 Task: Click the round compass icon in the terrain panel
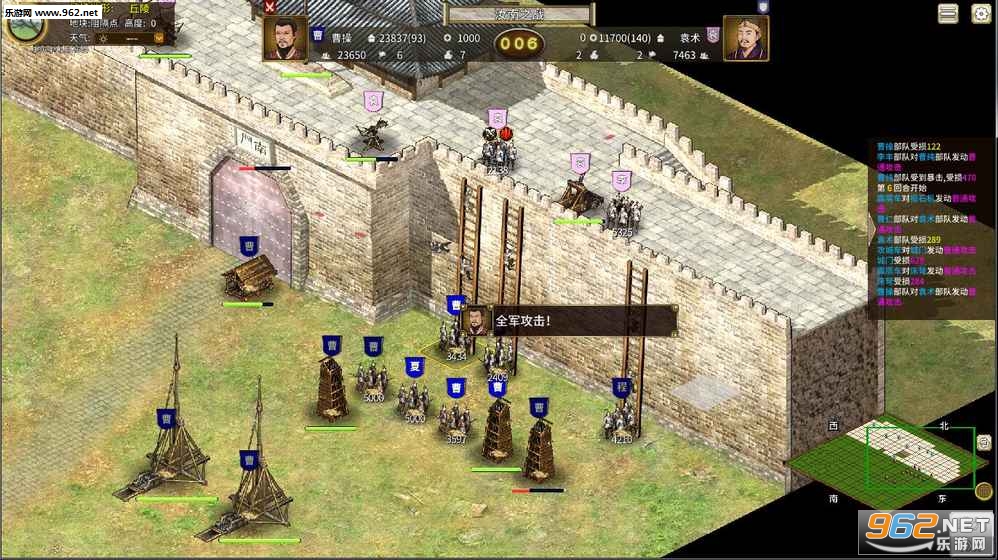pos(25,27)
